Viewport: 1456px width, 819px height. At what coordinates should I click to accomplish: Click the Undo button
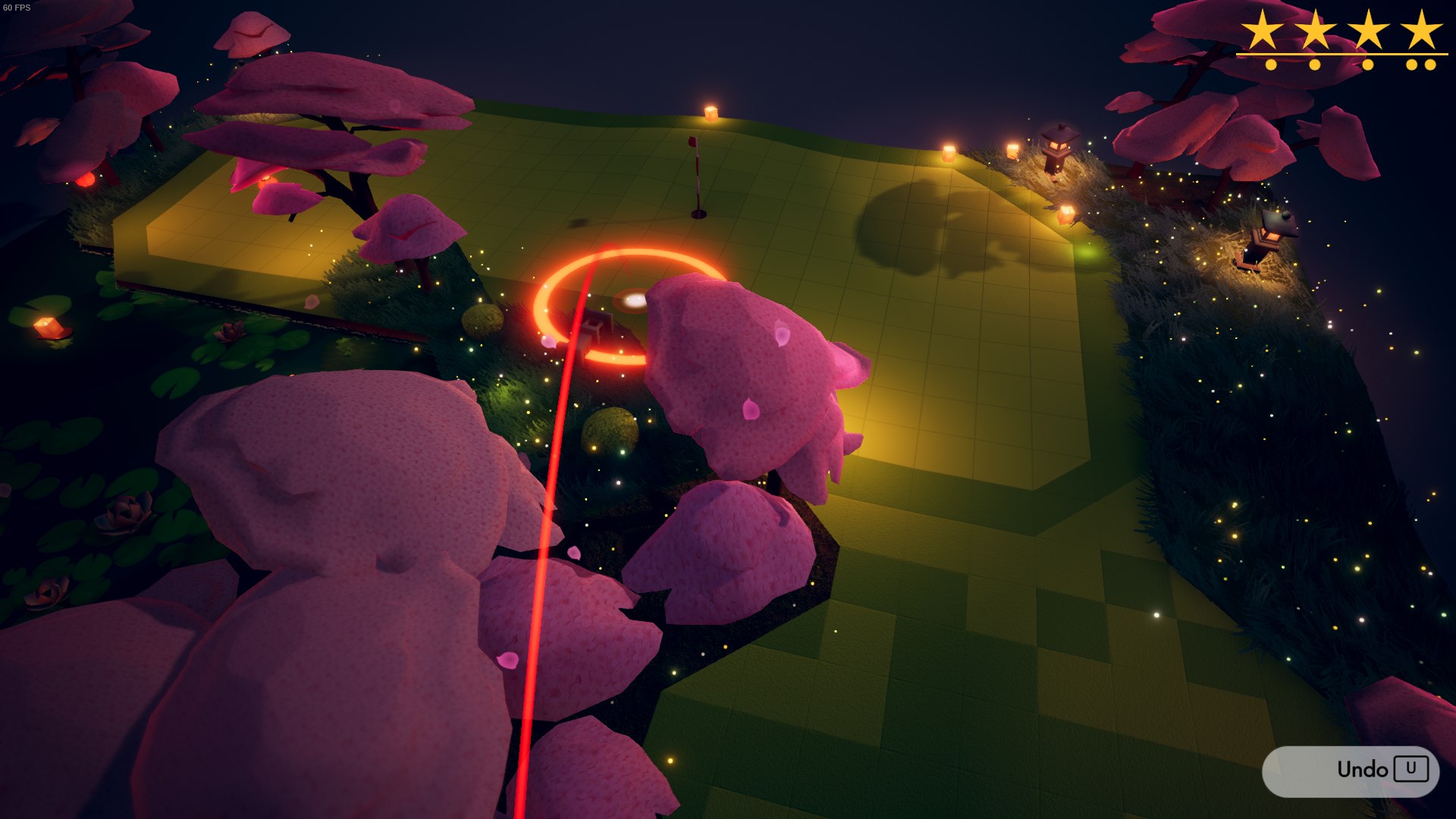1351,770
